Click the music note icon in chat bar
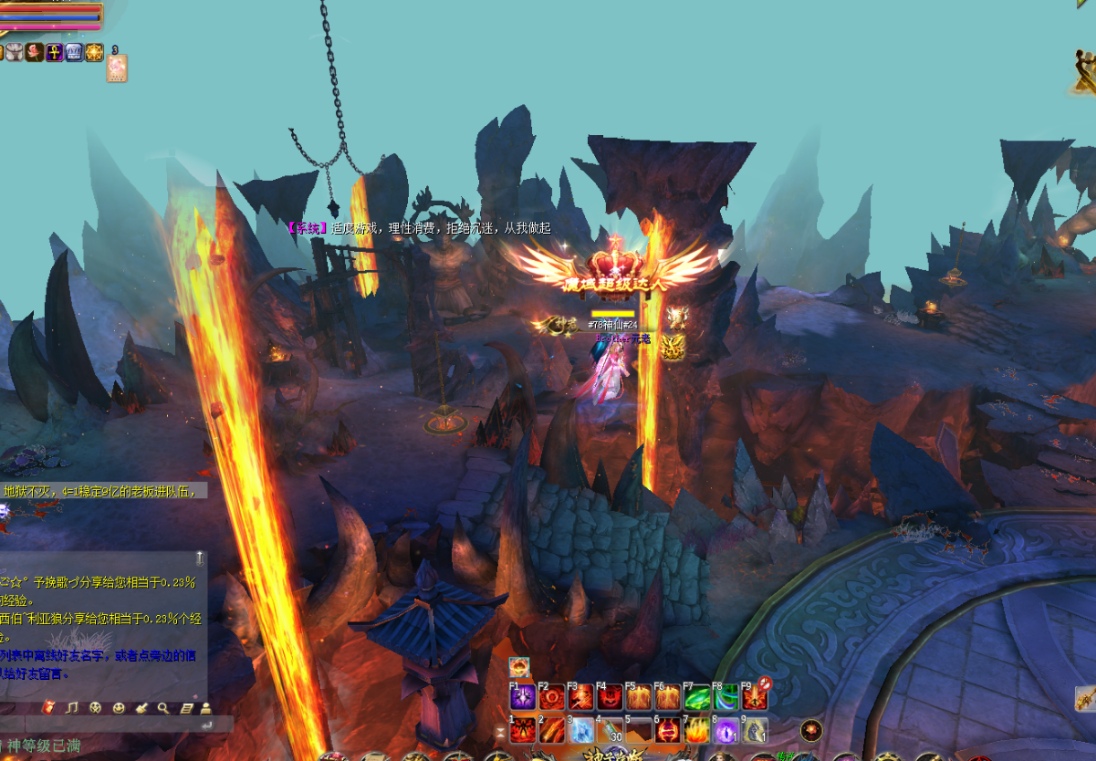This screenshot has height=761, width=1096. [x=71, y=708]
